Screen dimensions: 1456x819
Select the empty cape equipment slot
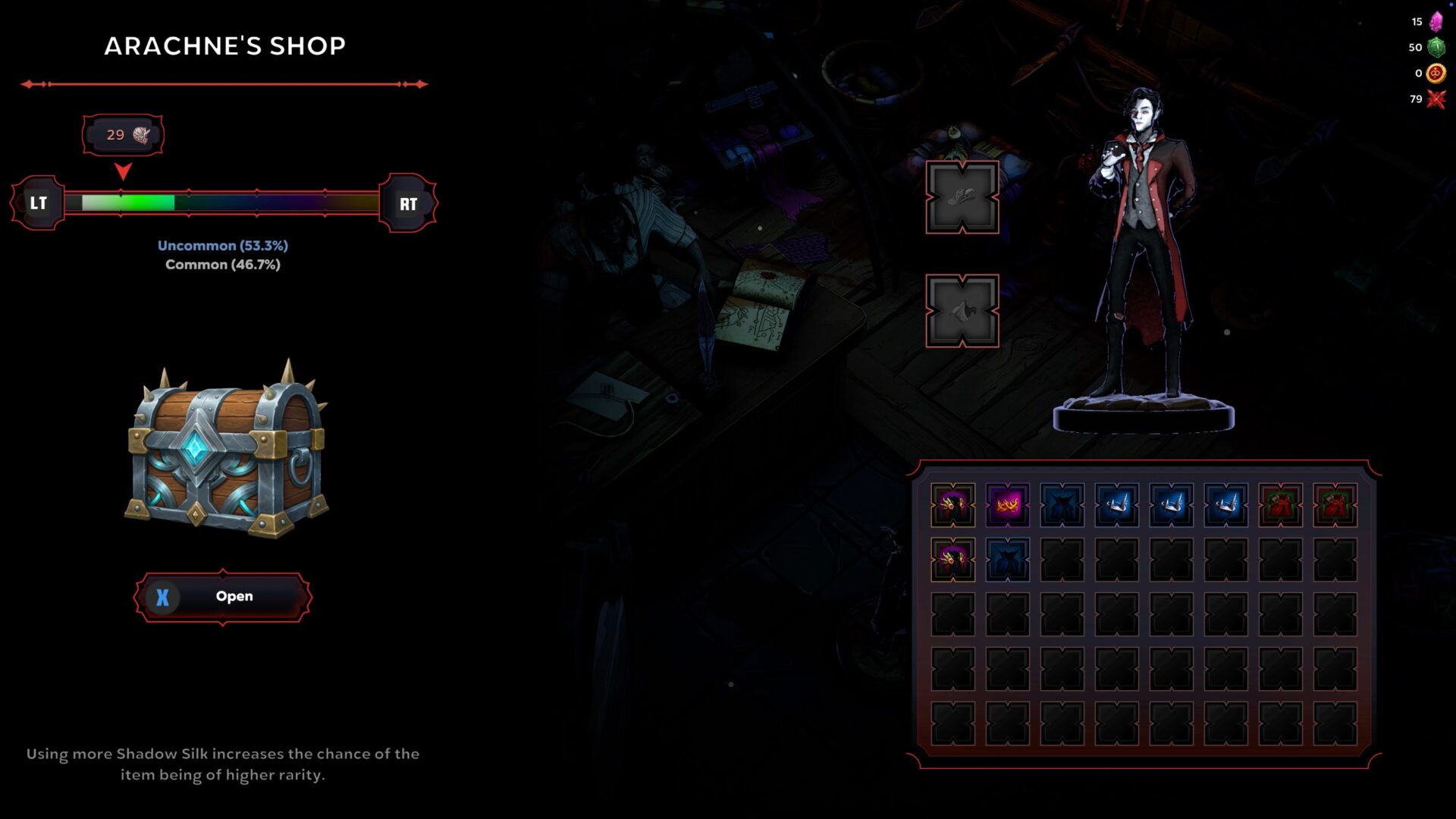[962, 311]
